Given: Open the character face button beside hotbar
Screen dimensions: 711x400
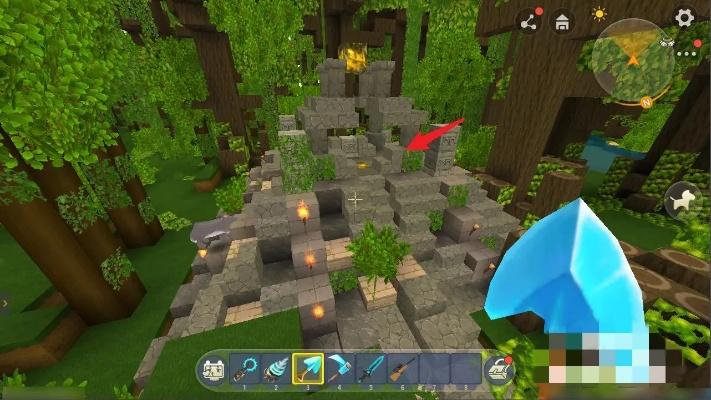Looking at the screenshot, I should [212, 370].
